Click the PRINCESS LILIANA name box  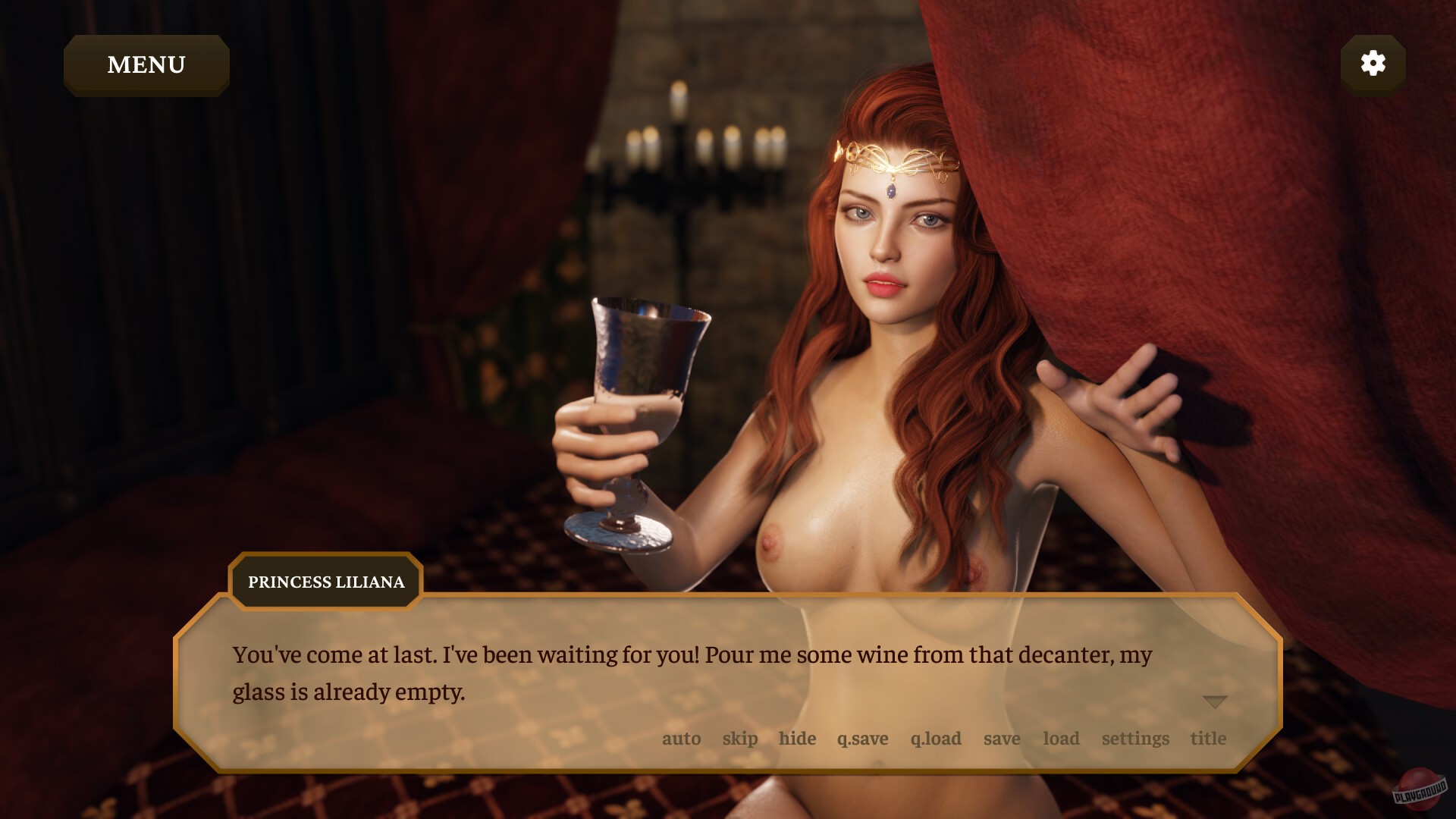click(x=325, y=582)
